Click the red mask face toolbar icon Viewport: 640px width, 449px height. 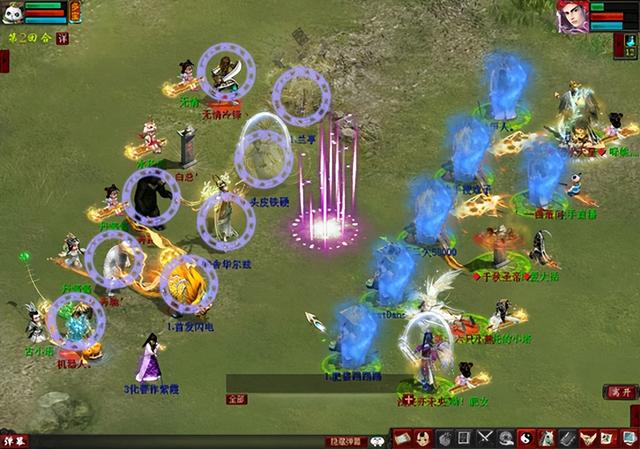click(x=422, y=438)
